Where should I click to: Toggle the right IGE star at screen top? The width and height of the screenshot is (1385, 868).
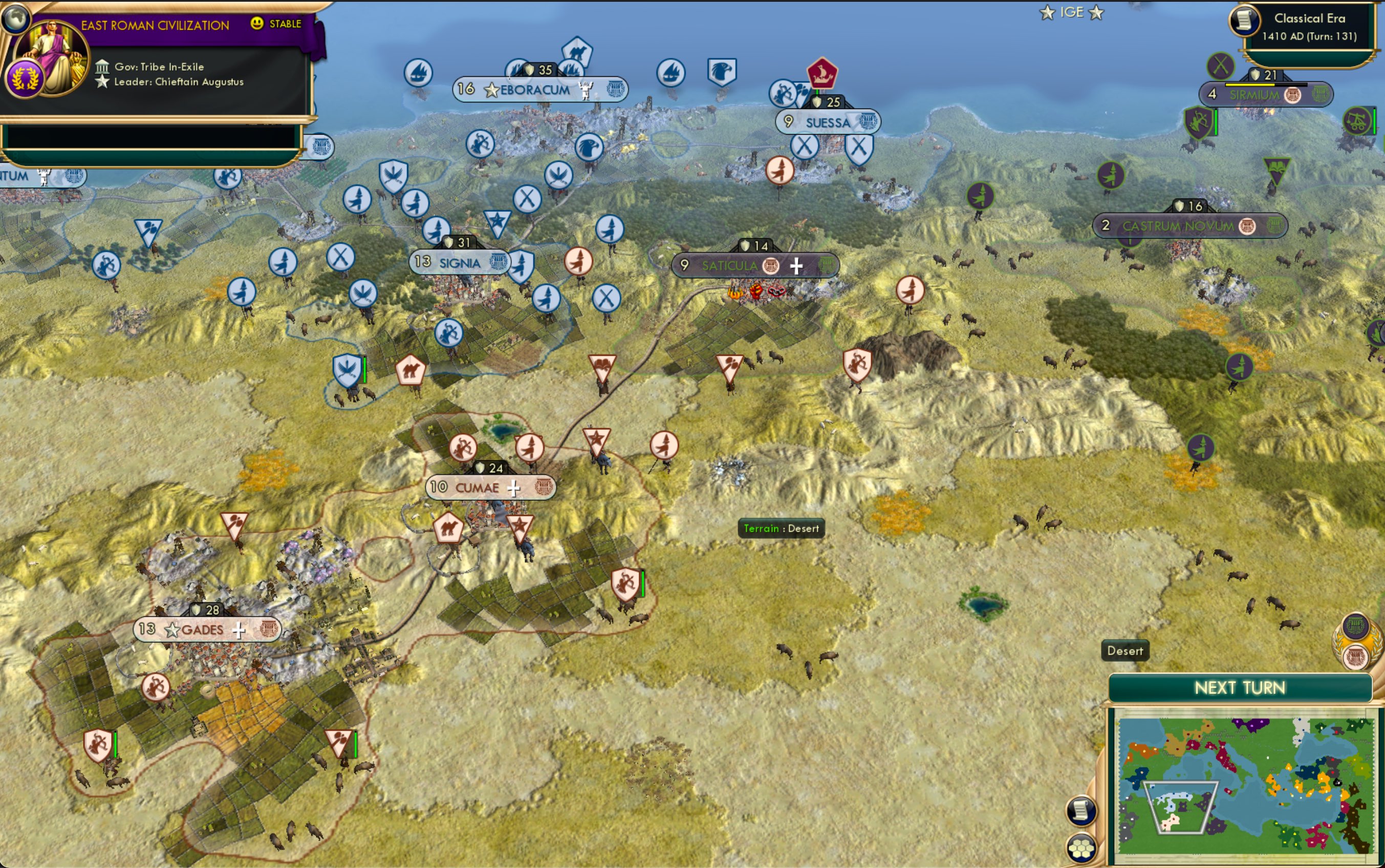coord(1097,11)
